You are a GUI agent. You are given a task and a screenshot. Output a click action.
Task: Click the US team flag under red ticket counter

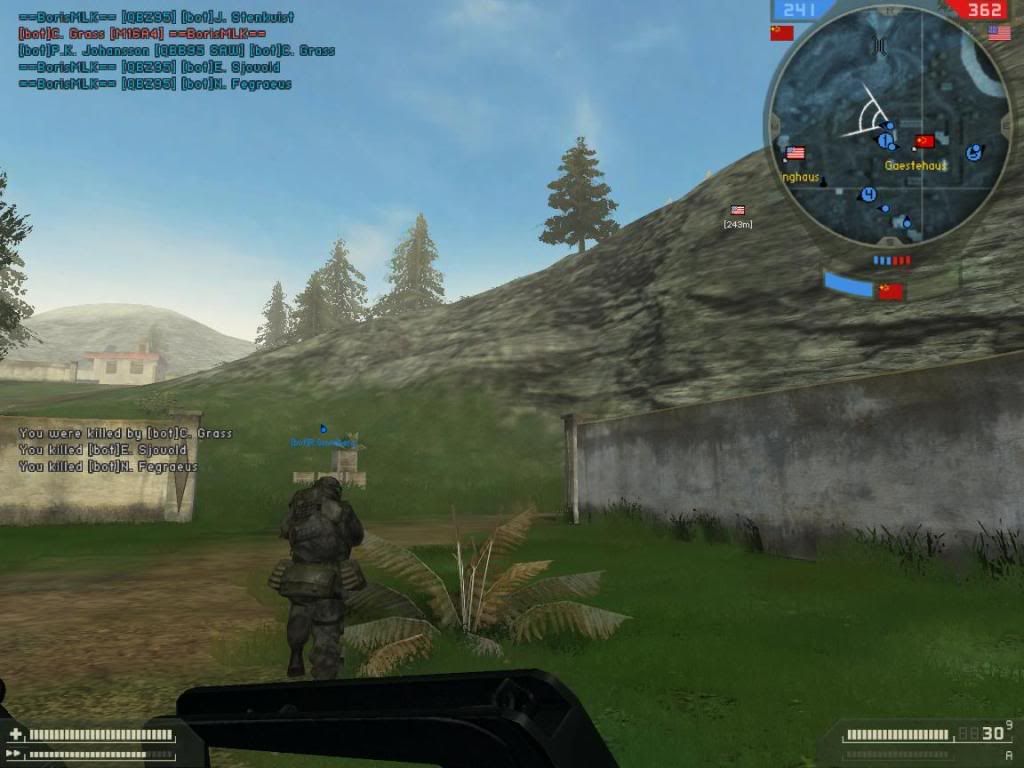pos(998,33)
